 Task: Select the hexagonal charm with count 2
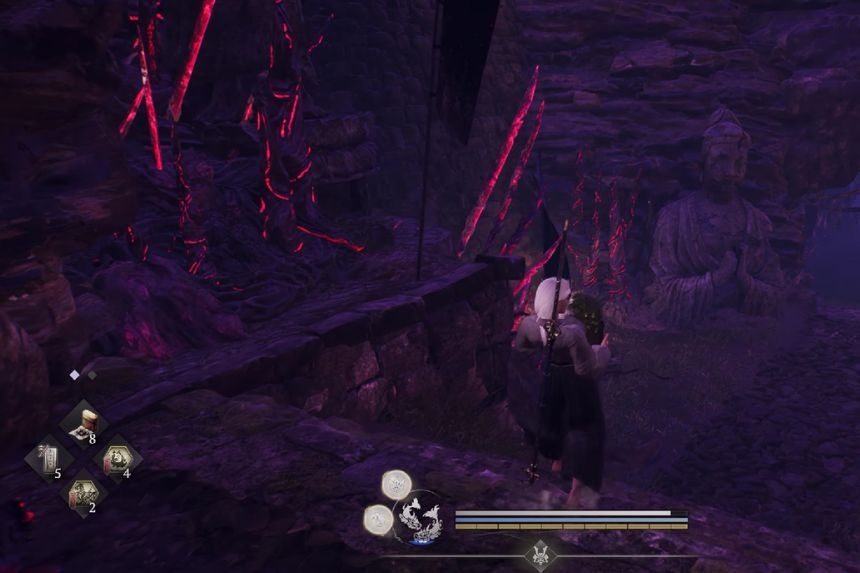click(83, 493)
